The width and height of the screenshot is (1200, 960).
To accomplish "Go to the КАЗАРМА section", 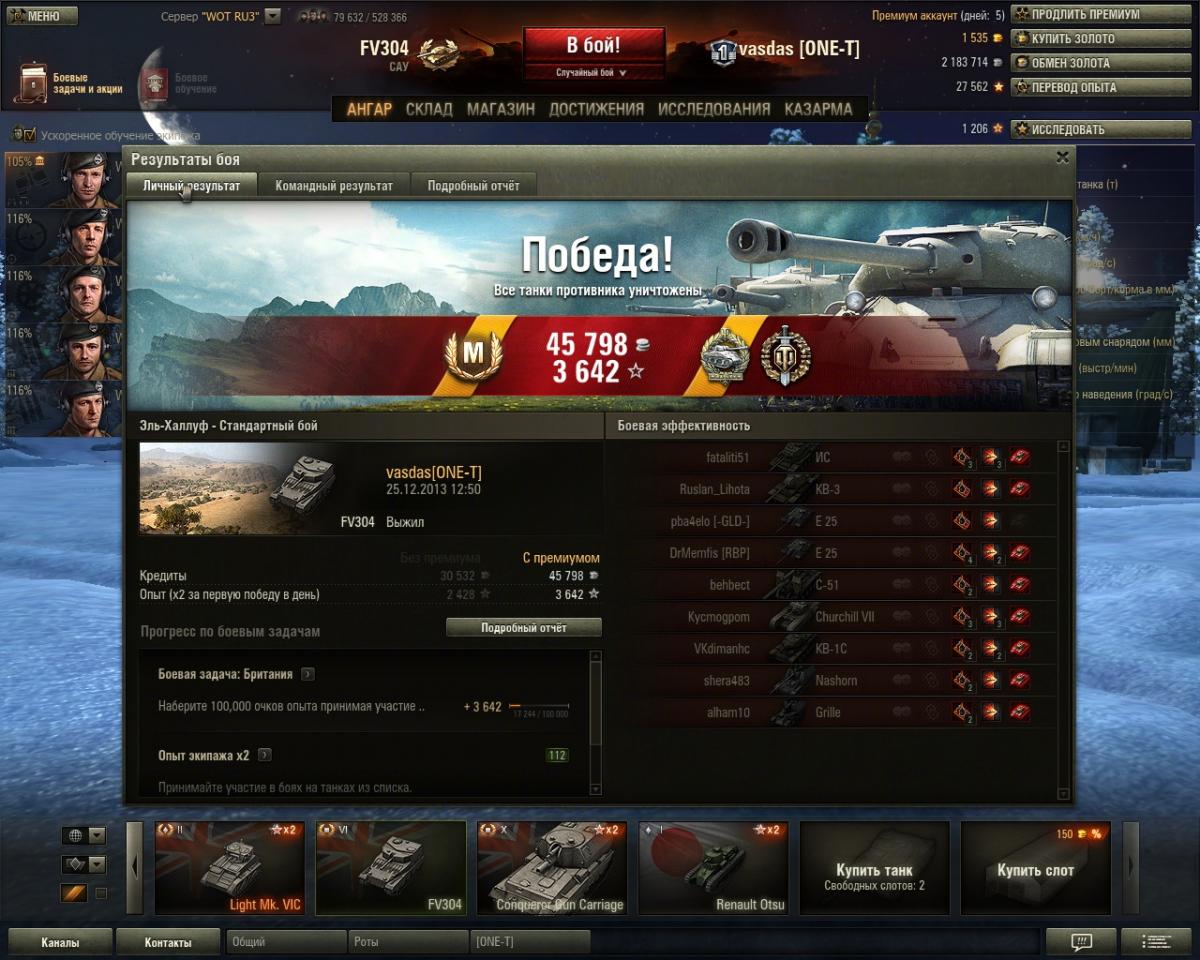I will tap(818, 109).
